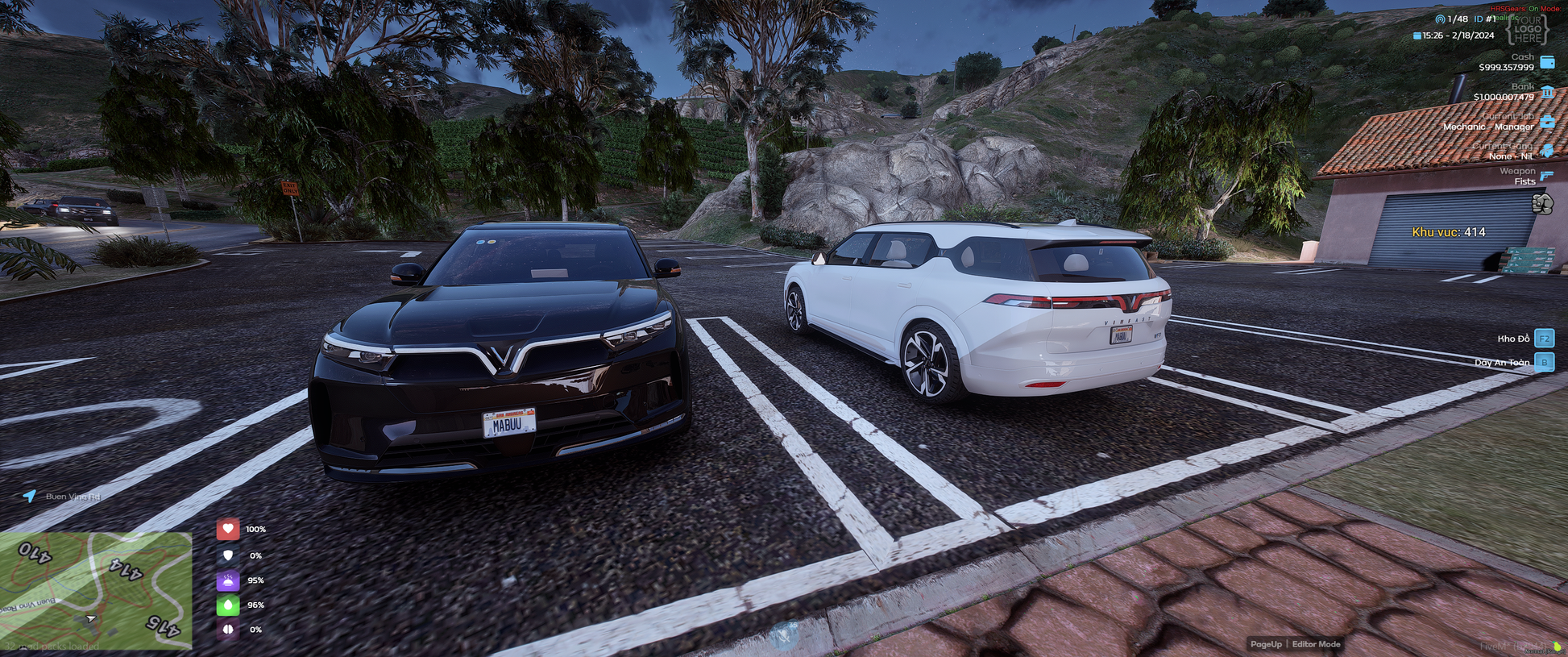The image size is (1568, 657).
Task: Click the Current Gang masked figure icon
Action: coord(1547,151)
